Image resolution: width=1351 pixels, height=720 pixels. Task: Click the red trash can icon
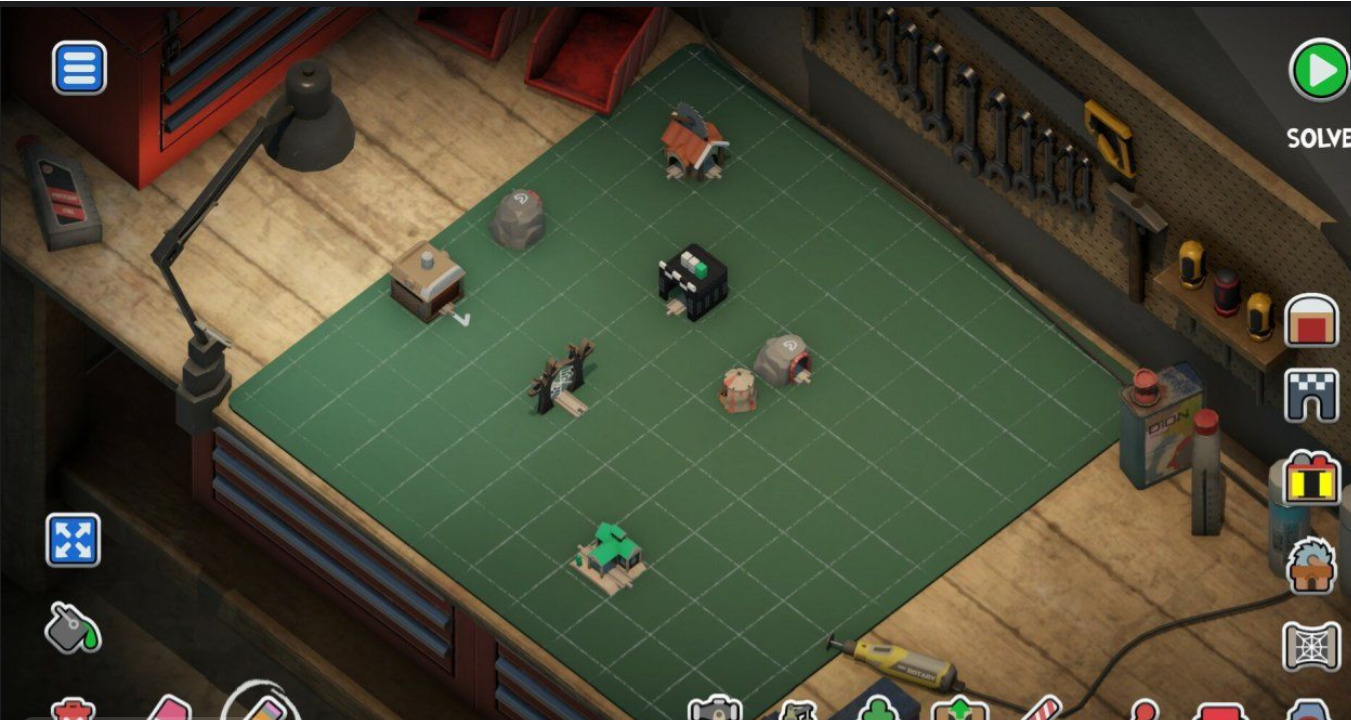(73, 711)
